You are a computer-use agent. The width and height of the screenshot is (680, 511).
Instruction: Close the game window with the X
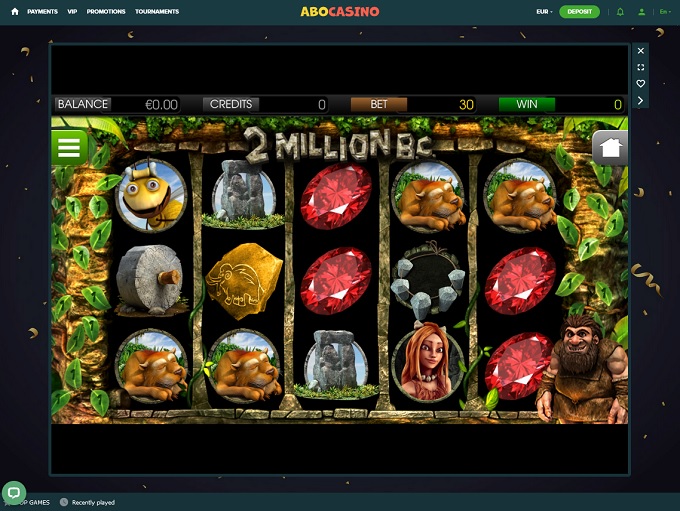pyautogui.click(x=641, y=50)
